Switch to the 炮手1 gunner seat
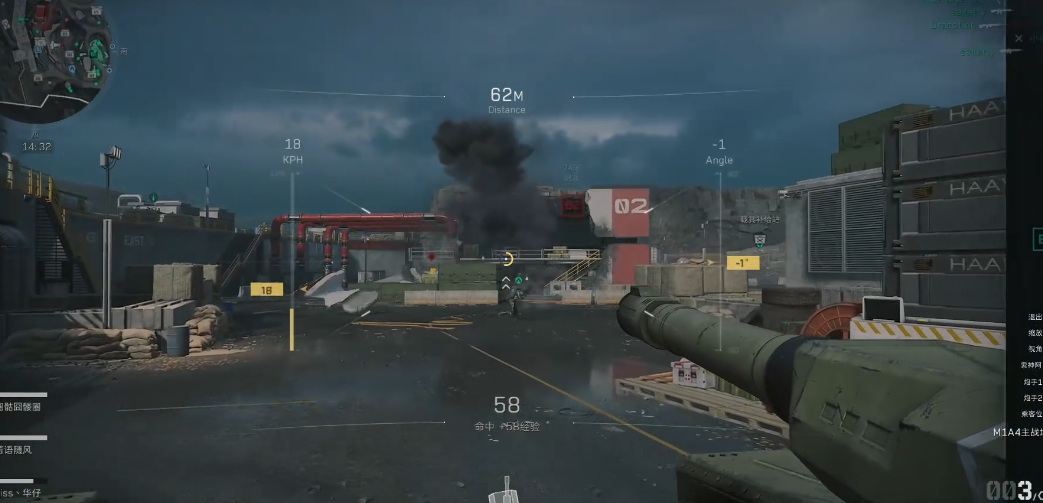Screen dimensions: 1043x503 1034,382
